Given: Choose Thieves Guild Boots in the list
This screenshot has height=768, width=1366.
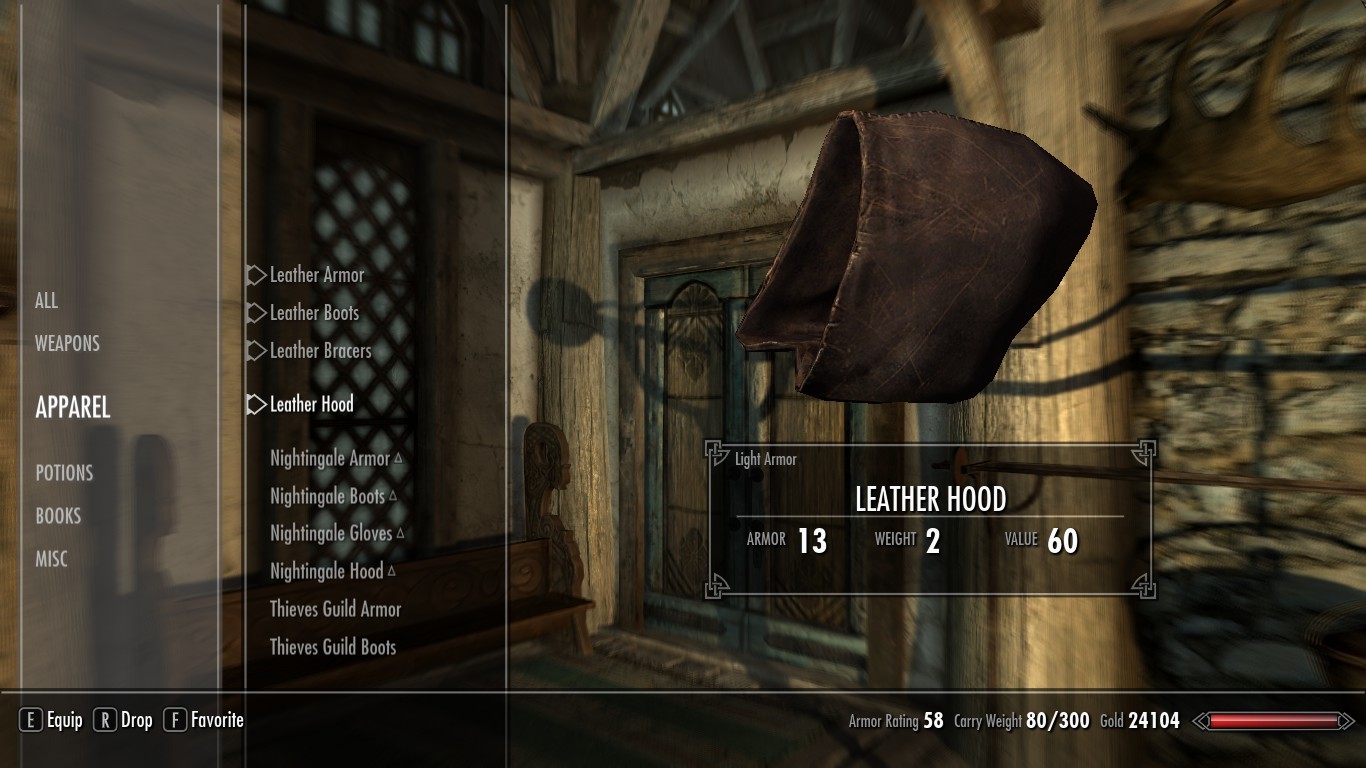Looking at the screenshot, I should 333,647.
